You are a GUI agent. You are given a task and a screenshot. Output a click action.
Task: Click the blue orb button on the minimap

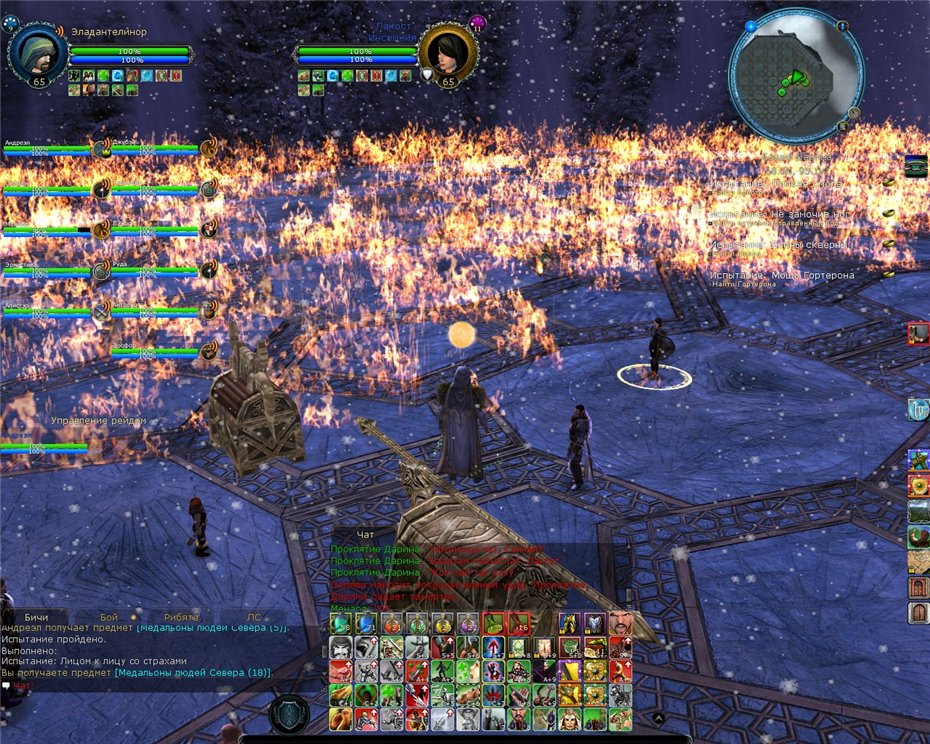tap(750, 25)
